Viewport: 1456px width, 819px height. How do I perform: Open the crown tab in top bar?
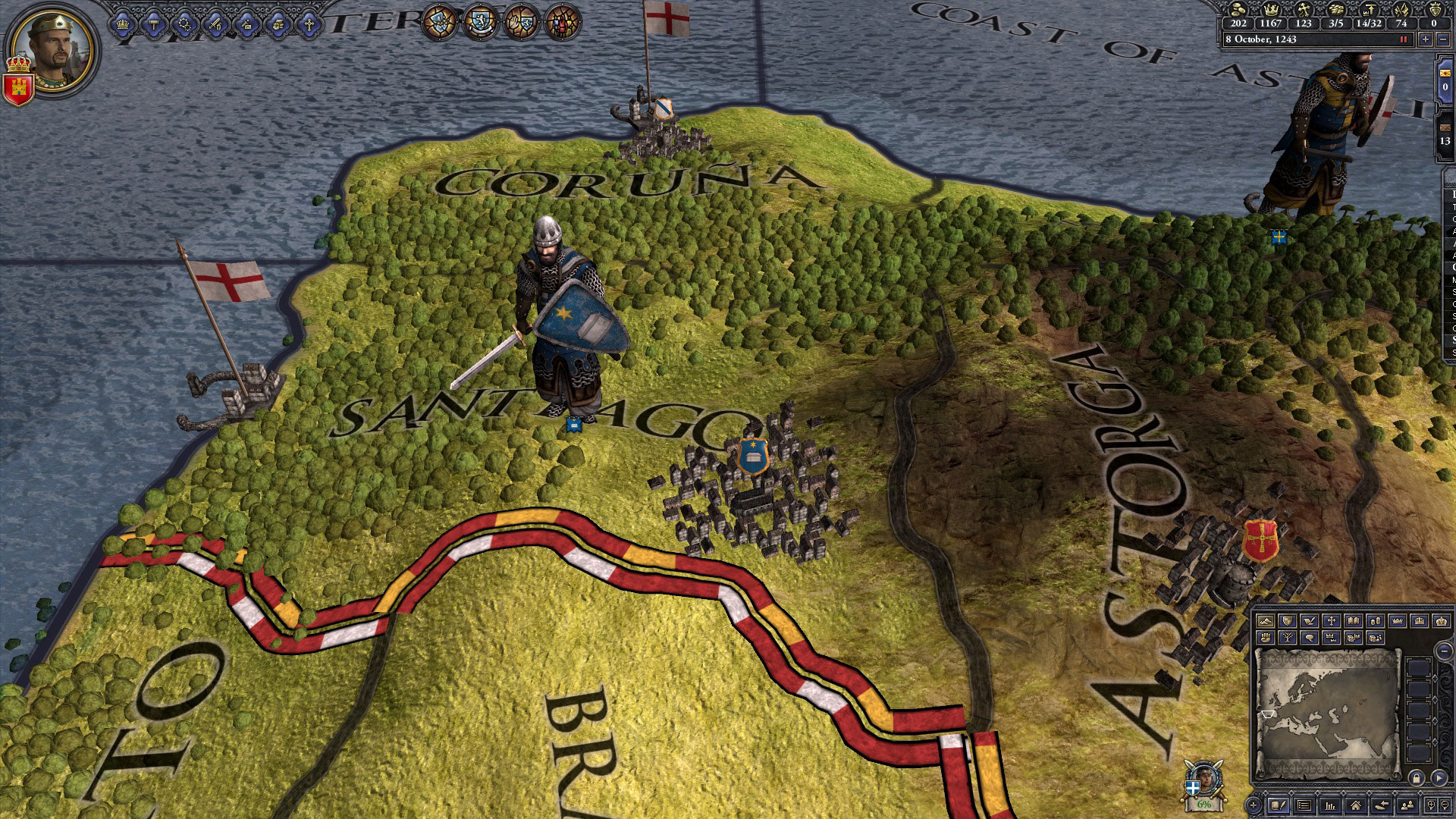coord(123,25)
